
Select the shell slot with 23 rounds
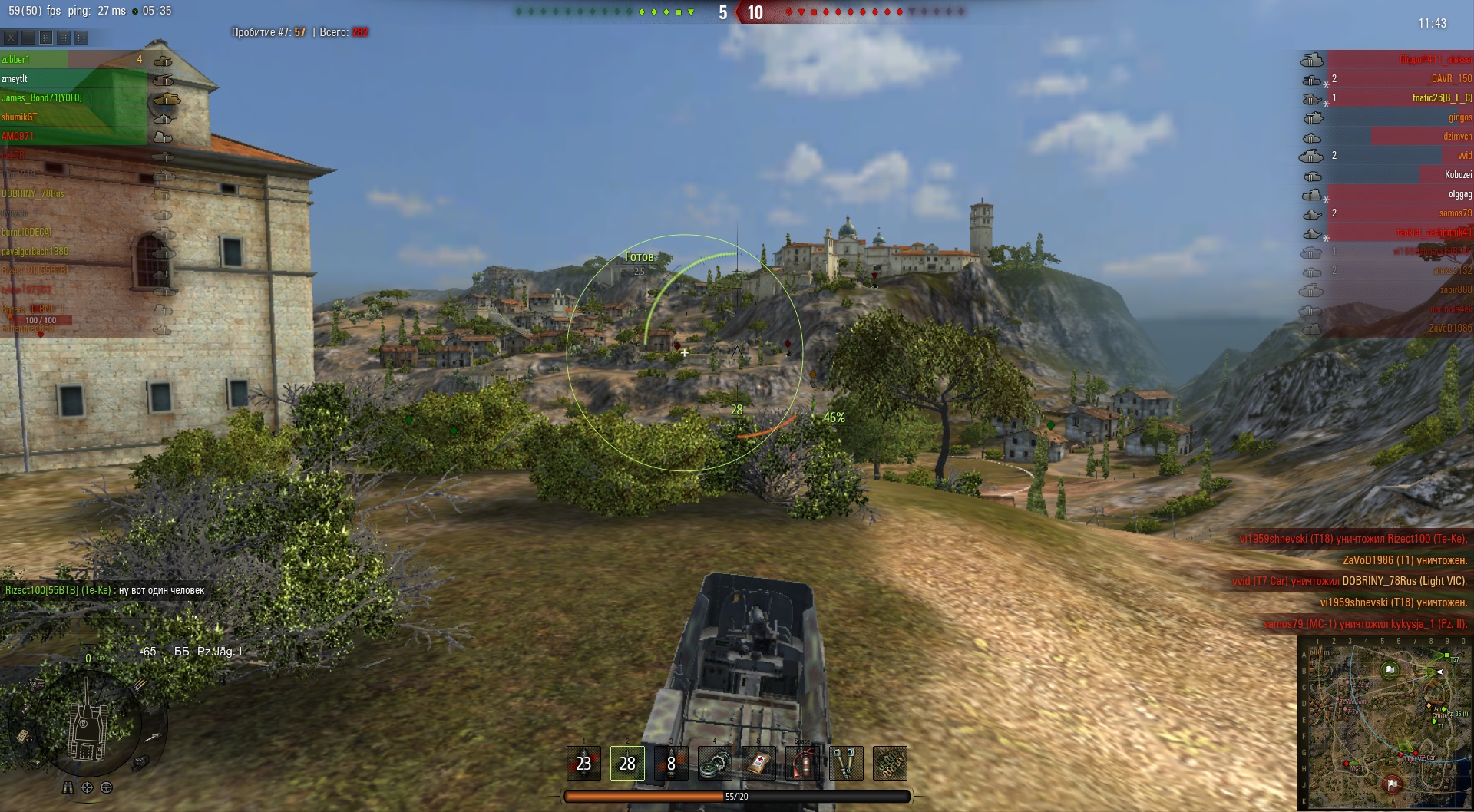point(583,763)
